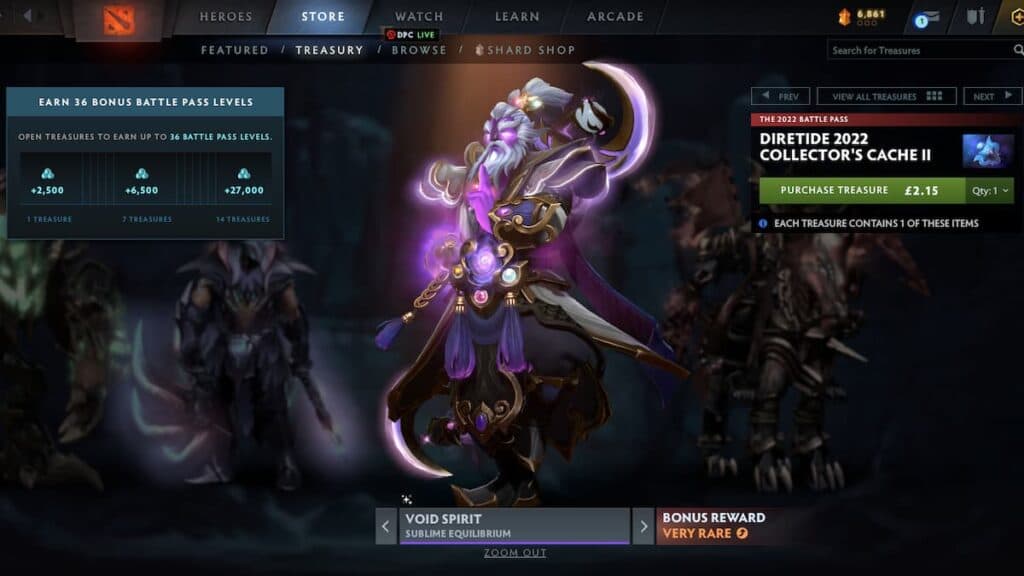Viewport: 1024px width, 576px height.
Task: Open the Qty quantity dropdown
Action: (x=991, y=190)
